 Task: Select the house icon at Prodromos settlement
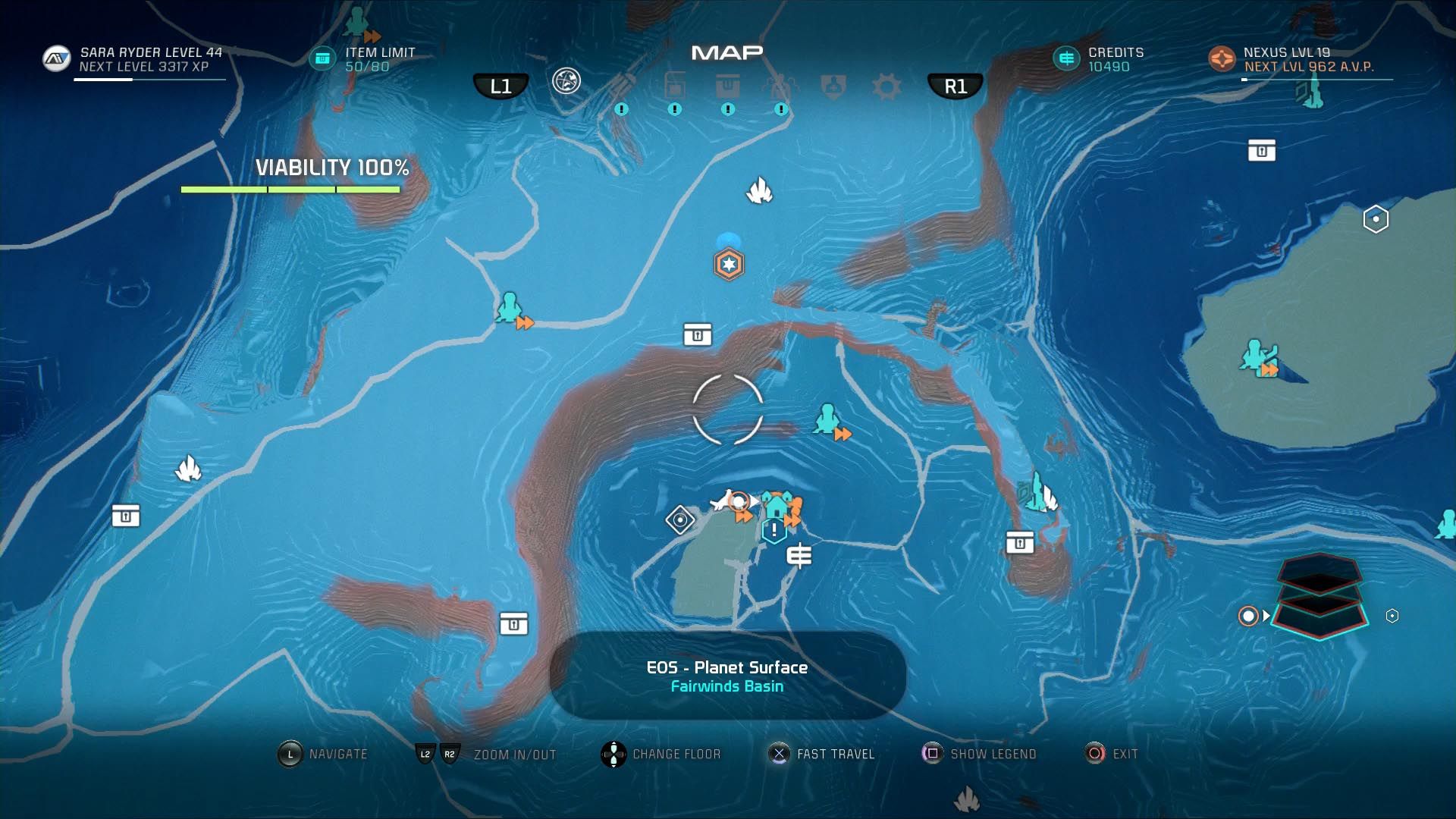tap(778, 504)
